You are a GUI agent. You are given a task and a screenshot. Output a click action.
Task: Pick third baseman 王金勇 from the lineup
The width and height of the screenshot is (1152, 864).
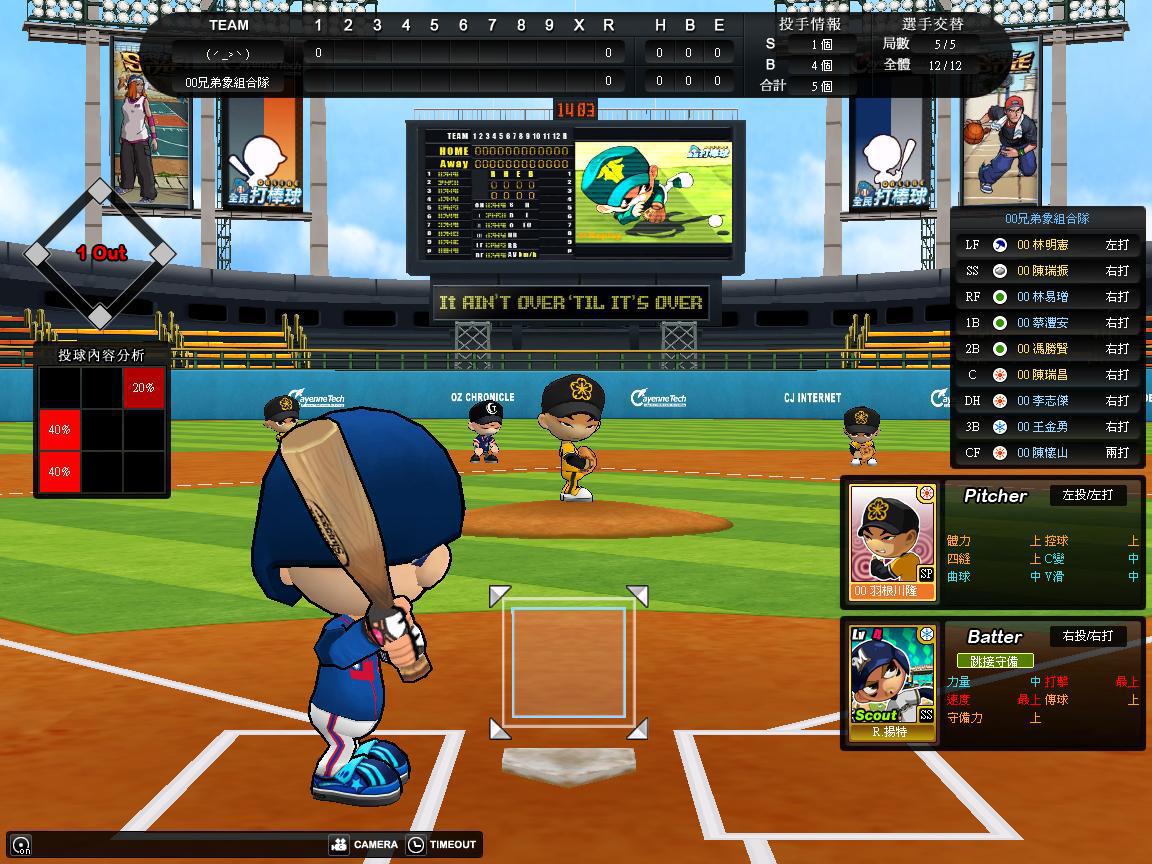pyautogui.click(x=1046, y=426)
